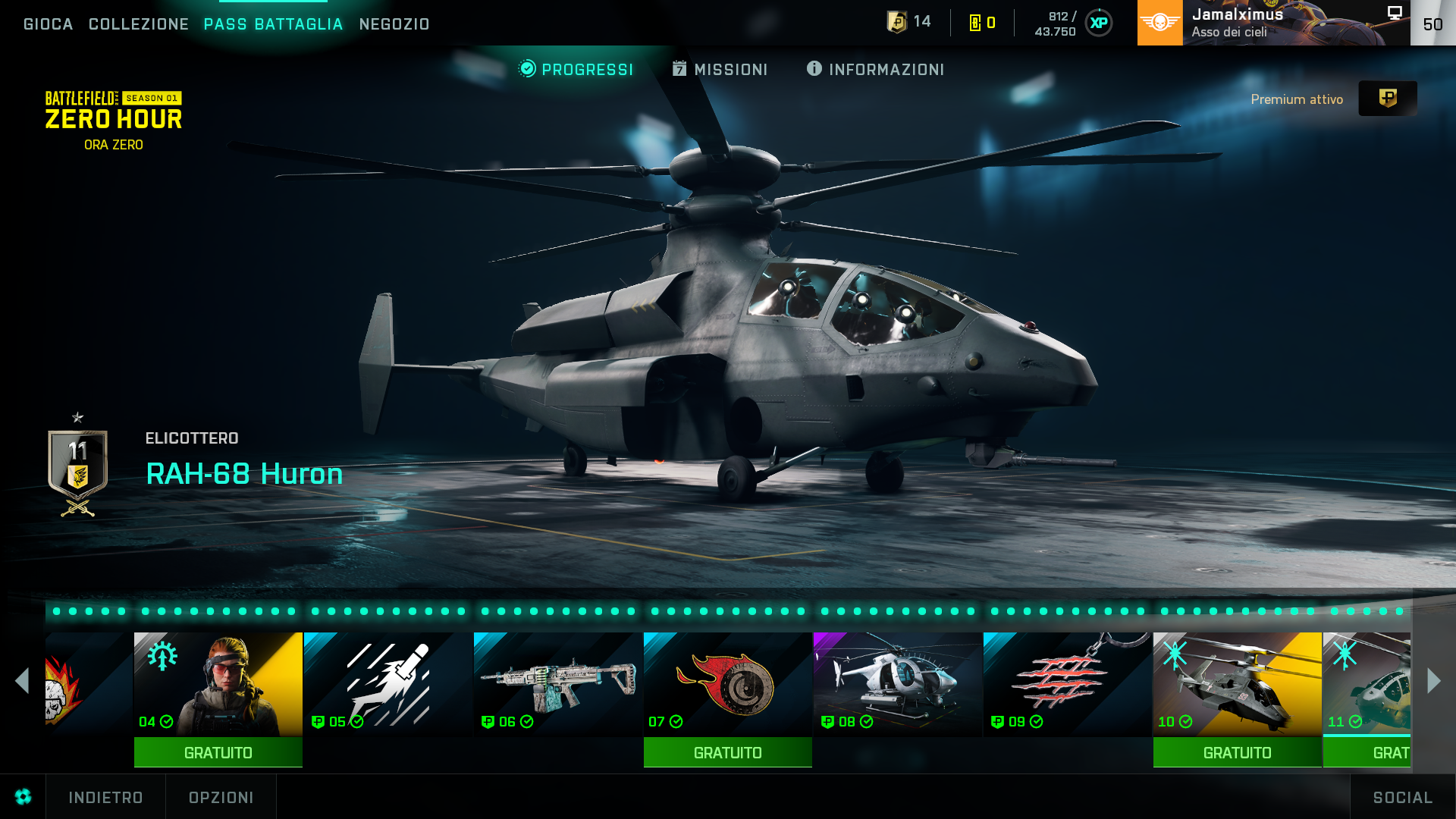Viewport: 1456px width, 819px height.
Task: Advance rewards with right arrow button
Action: (x=1433, y=681)
